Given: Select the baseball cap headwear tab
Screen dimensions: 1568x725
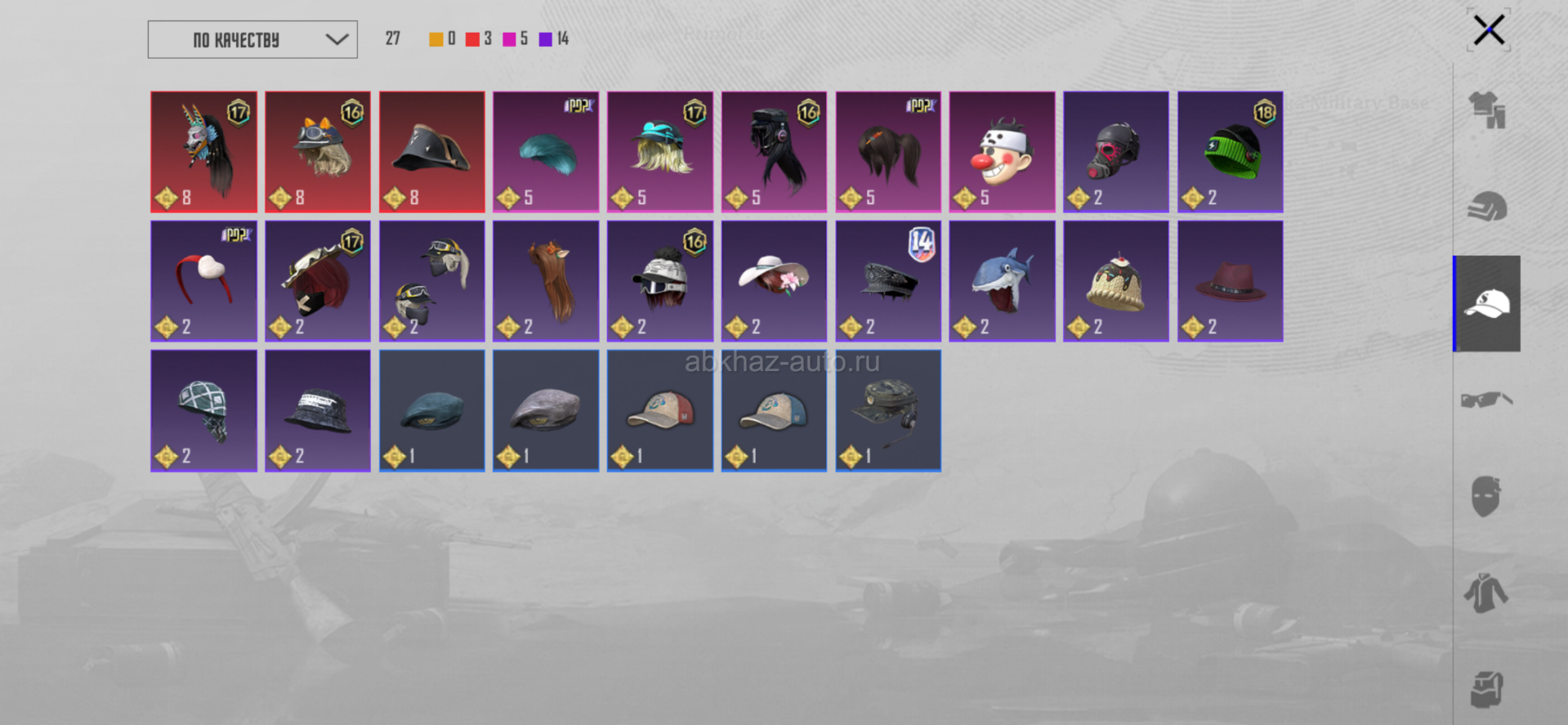Looking at the screenshot, I should pos(1487,304).
